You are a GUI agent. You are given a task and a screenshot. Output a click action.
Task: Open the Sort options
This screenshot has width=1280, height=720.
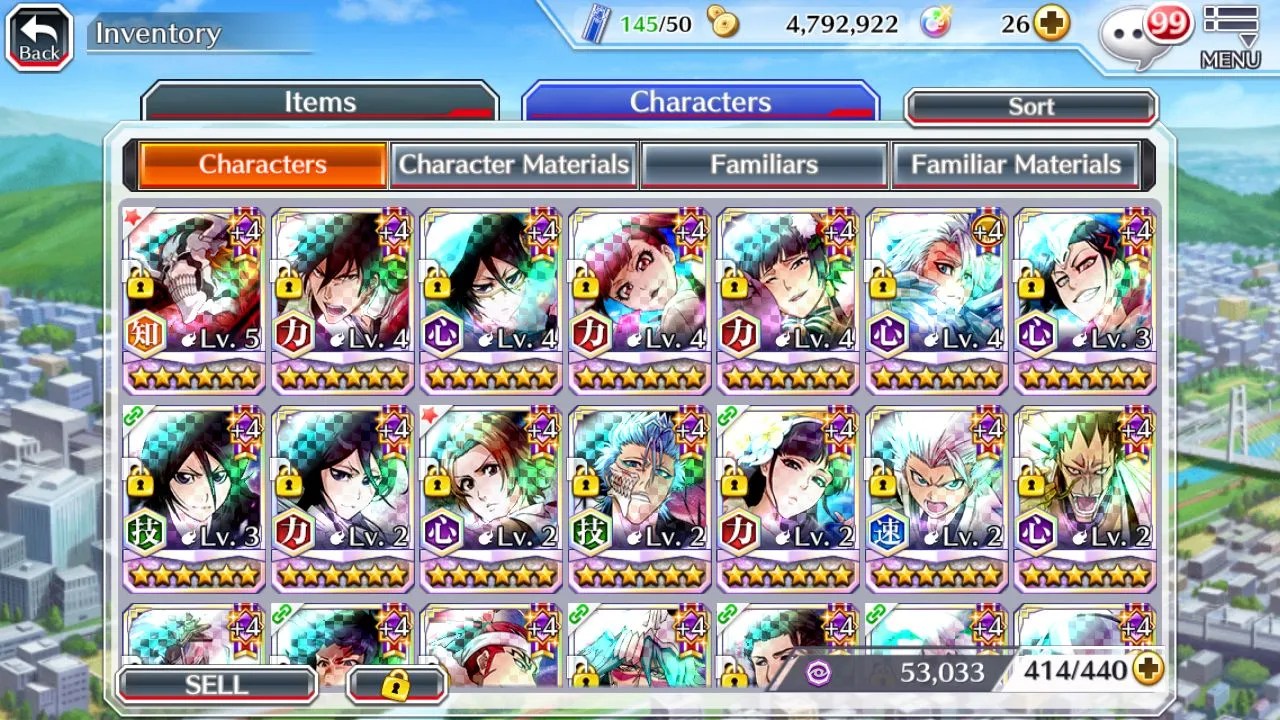1030,107
